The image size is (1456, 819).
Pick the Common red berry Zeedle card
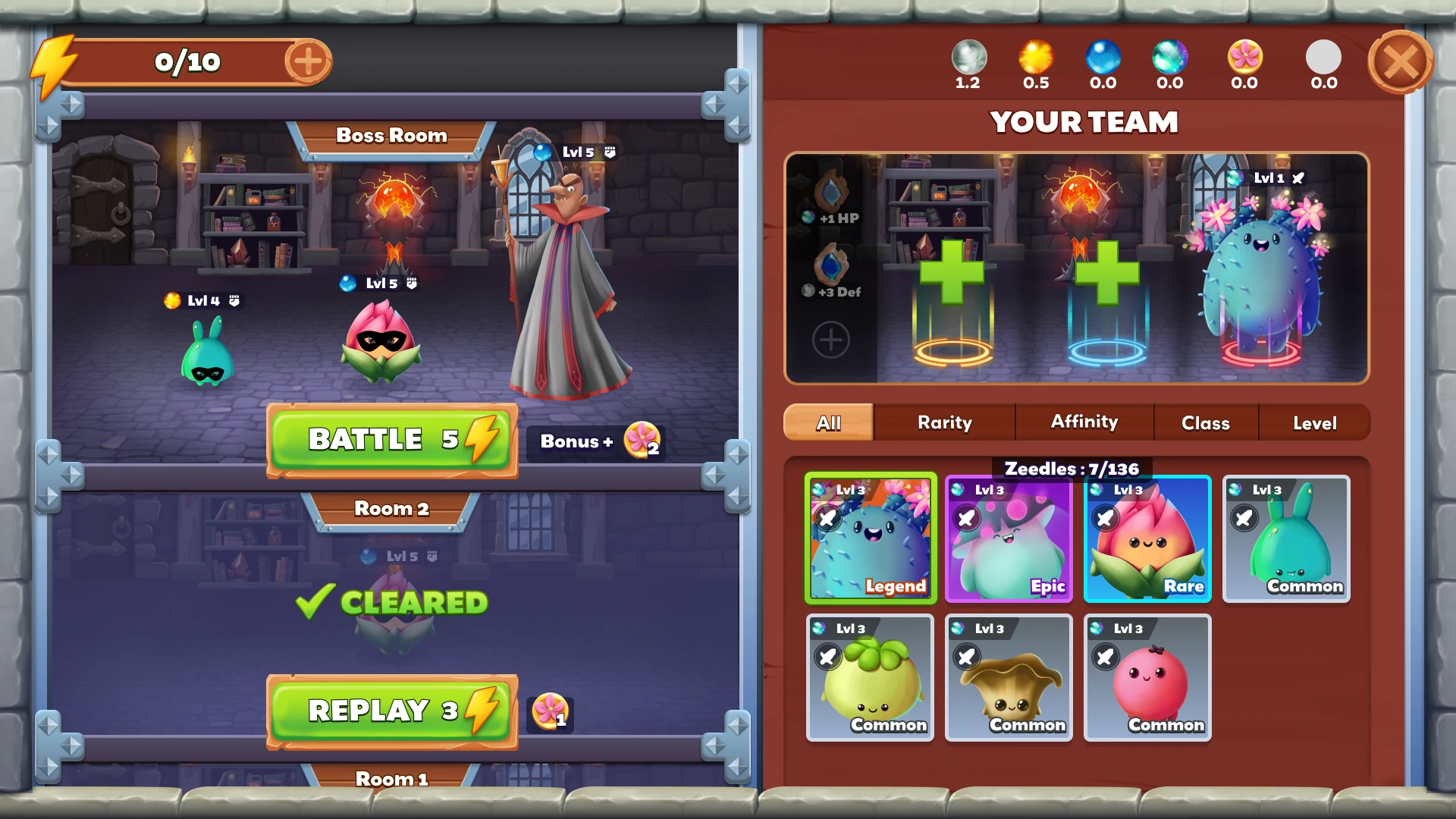(1147, 677)
